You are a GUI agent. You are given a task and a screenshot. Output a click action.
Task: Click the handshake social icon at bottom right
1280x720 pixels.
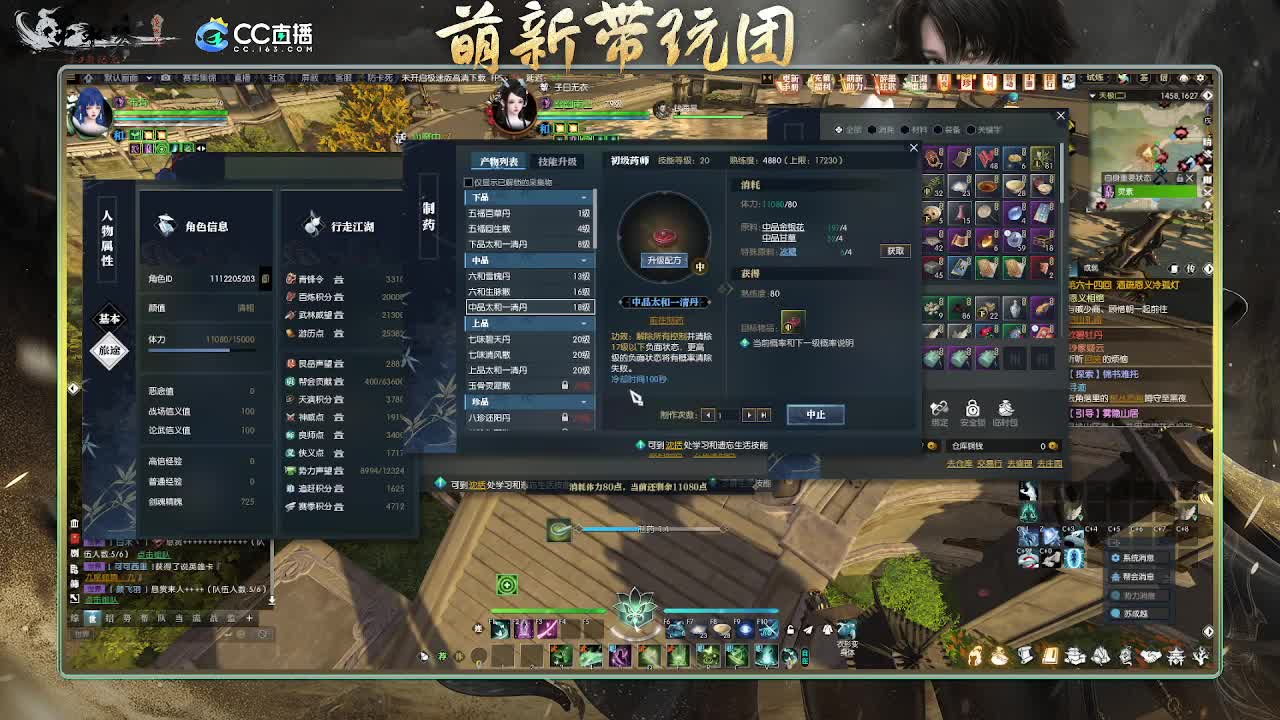click(1150, 655)
